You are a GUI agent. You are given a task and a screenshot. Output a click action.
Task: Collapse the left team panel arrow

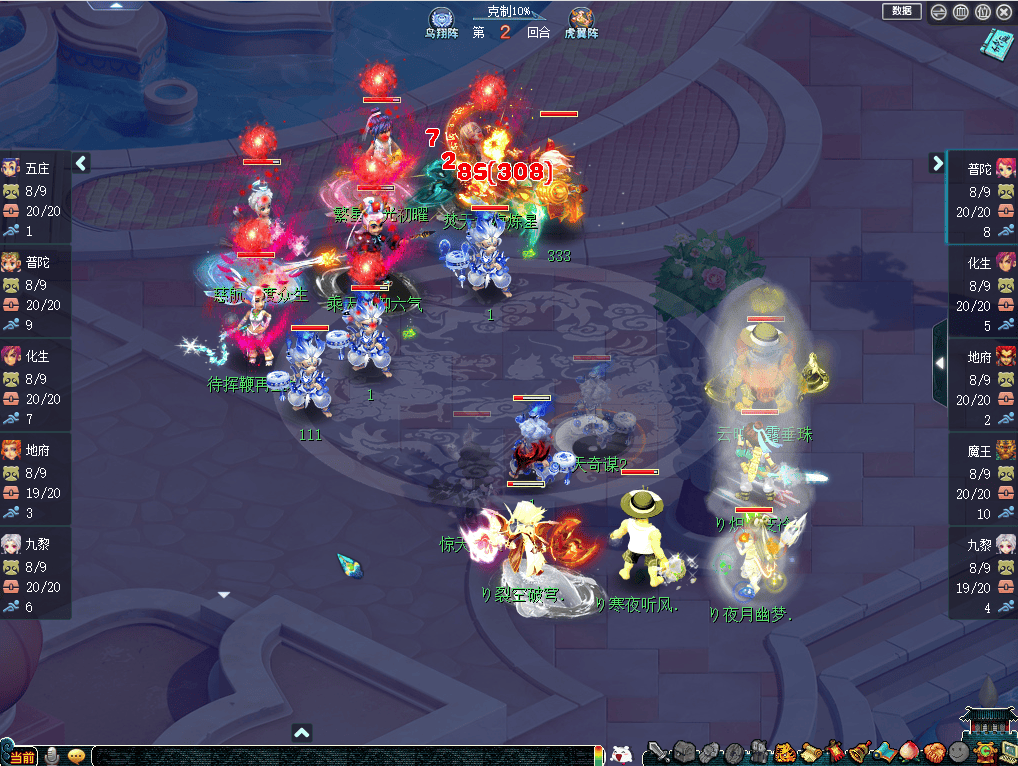pyautogui.click(x=82, y=162)
